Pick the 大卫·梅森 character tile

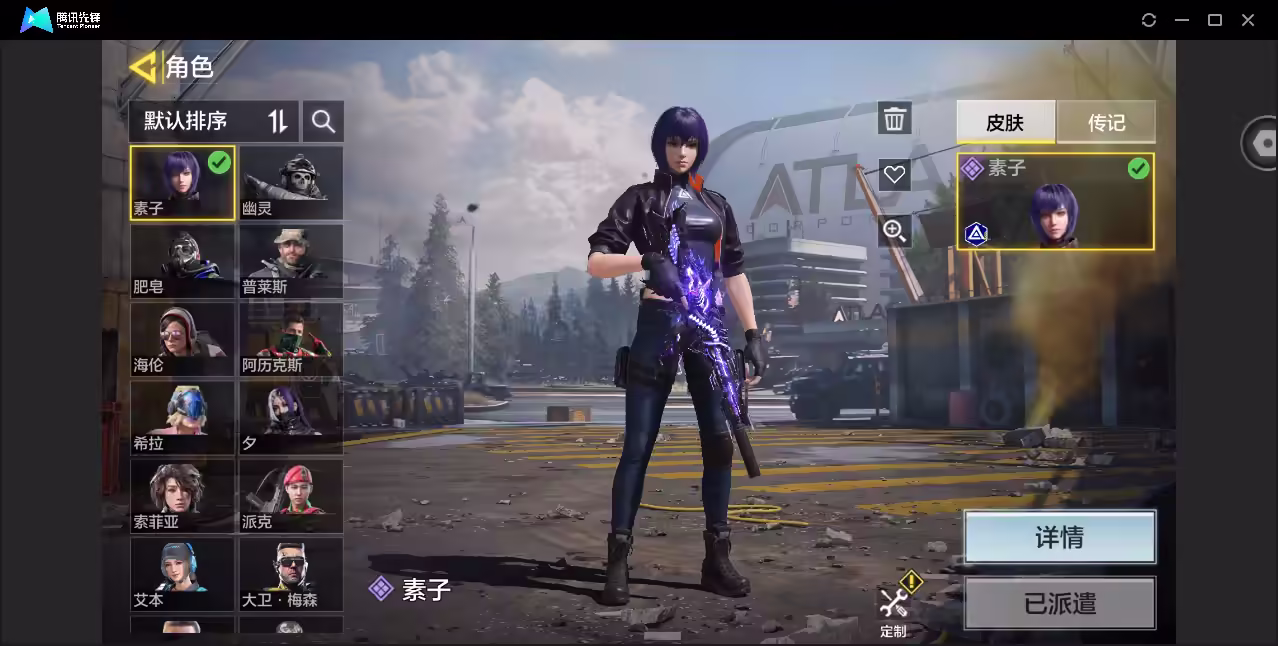(x=291, y=573)
